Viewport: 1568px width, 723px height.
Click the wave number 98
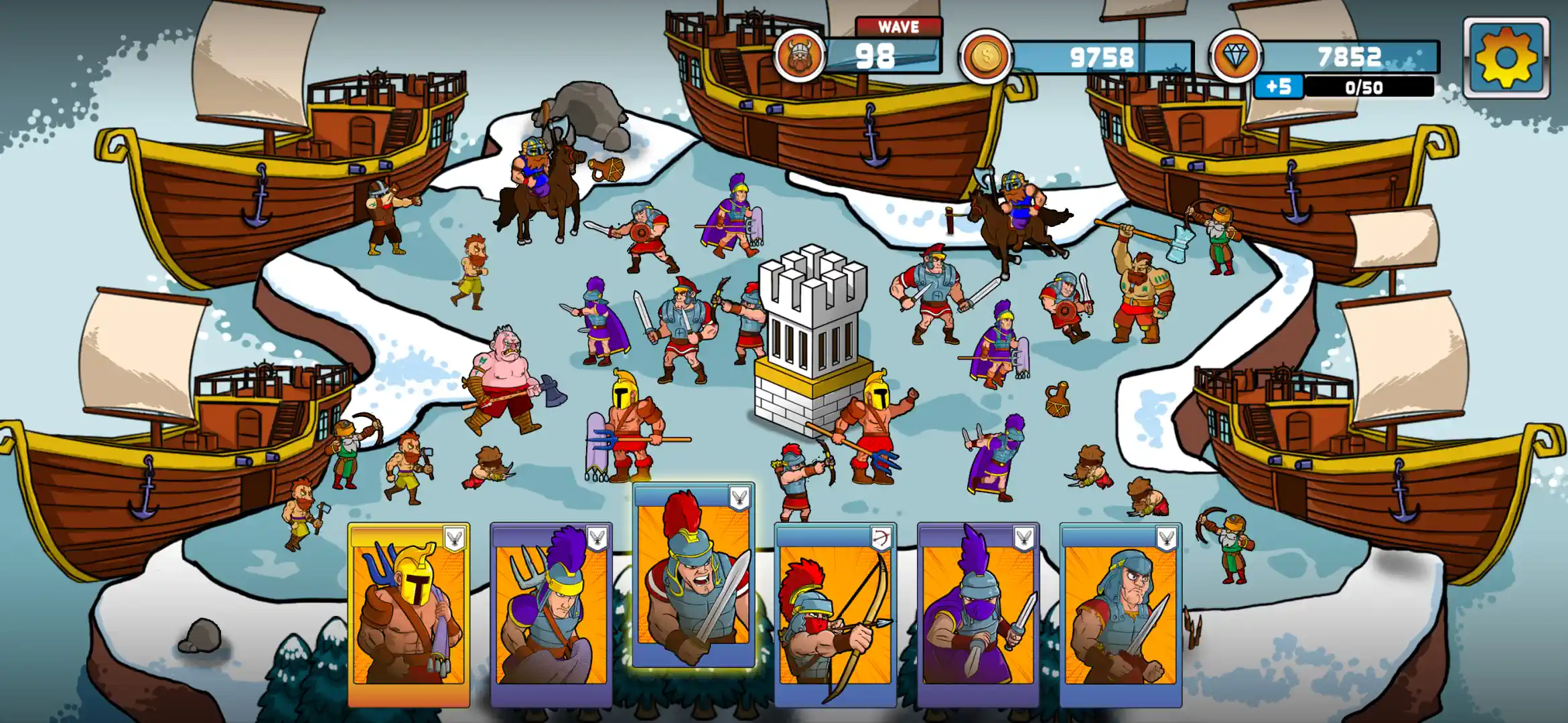[x=877, y=57]
